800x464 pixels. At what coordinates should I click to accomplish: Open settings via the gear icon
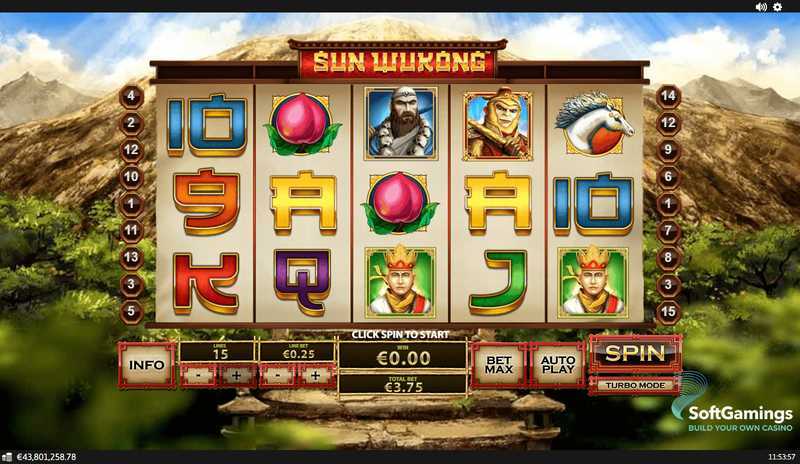click(777, 7)
